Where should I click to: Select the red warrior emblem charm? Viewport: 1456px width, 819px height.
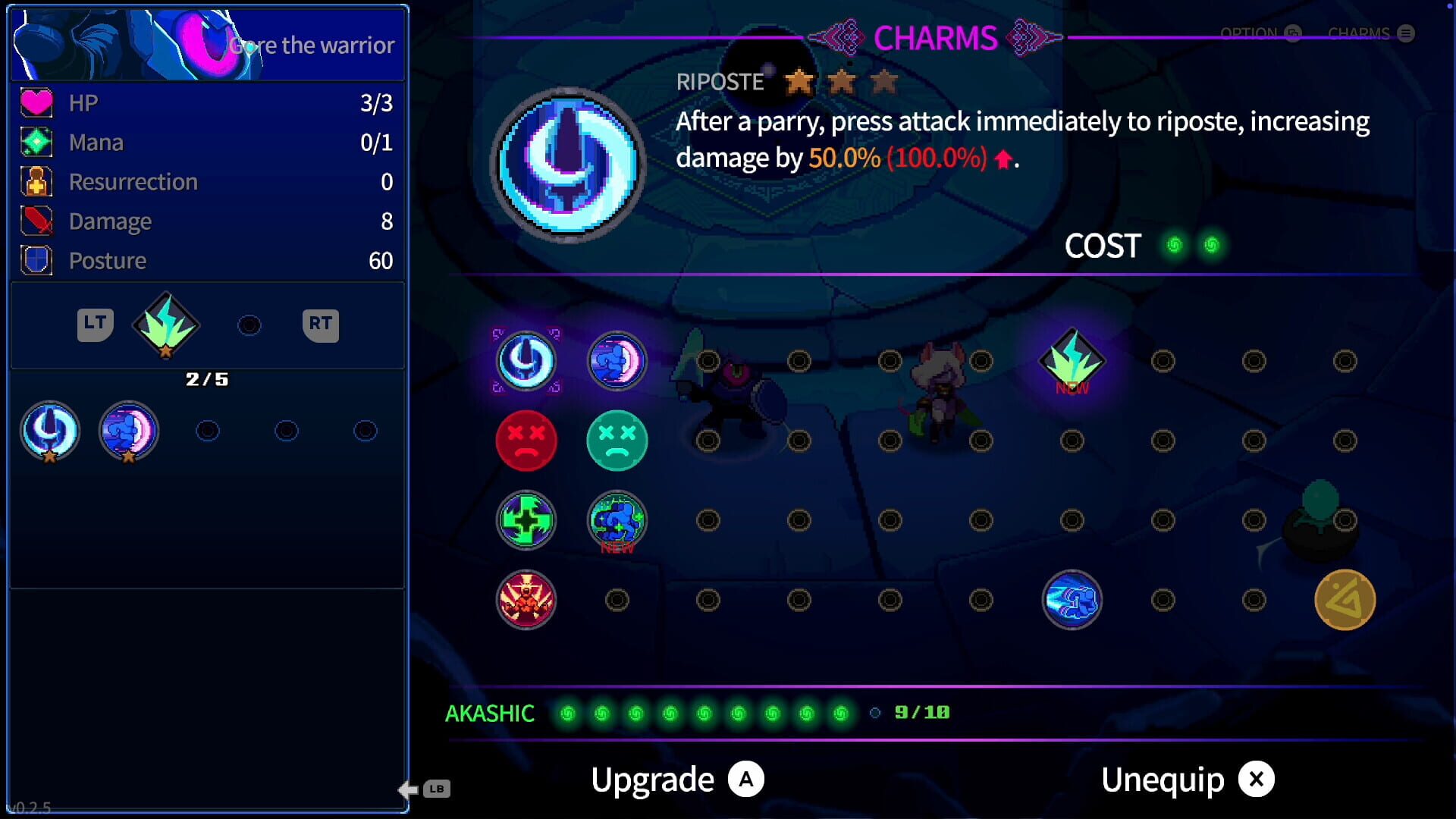(x=527, y=600)
